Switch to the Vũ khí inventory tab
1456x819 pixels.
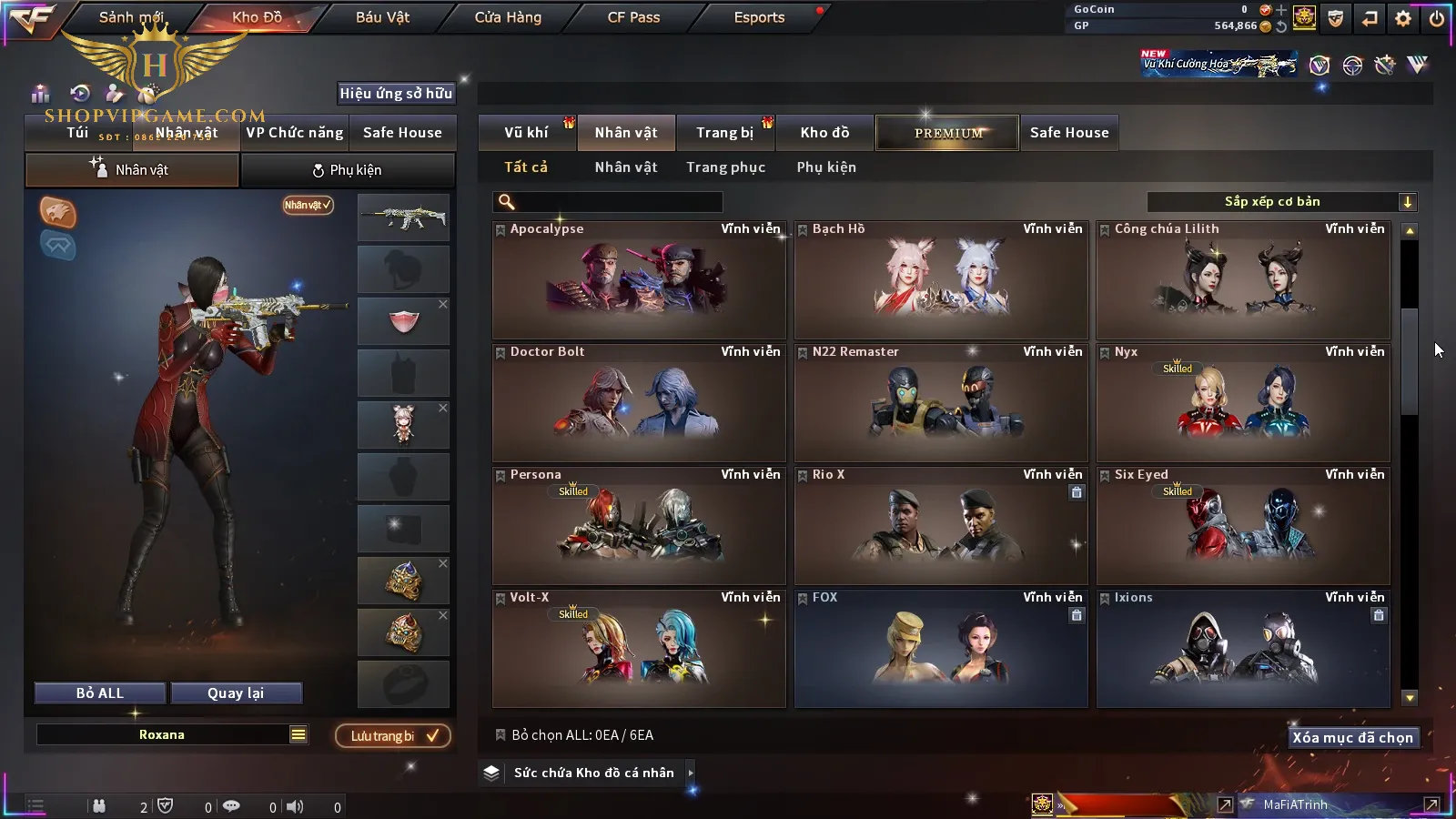(x=526, y=133)
